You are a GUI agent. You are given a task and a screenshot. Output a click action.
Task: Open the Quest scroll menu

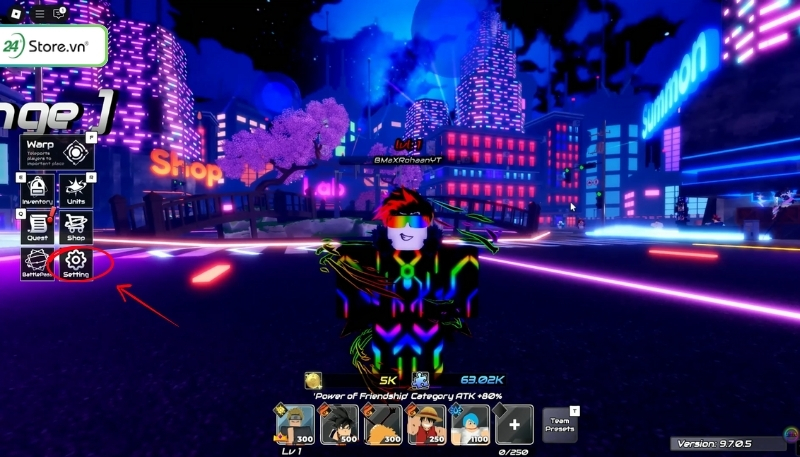click(x=38, y=227)
